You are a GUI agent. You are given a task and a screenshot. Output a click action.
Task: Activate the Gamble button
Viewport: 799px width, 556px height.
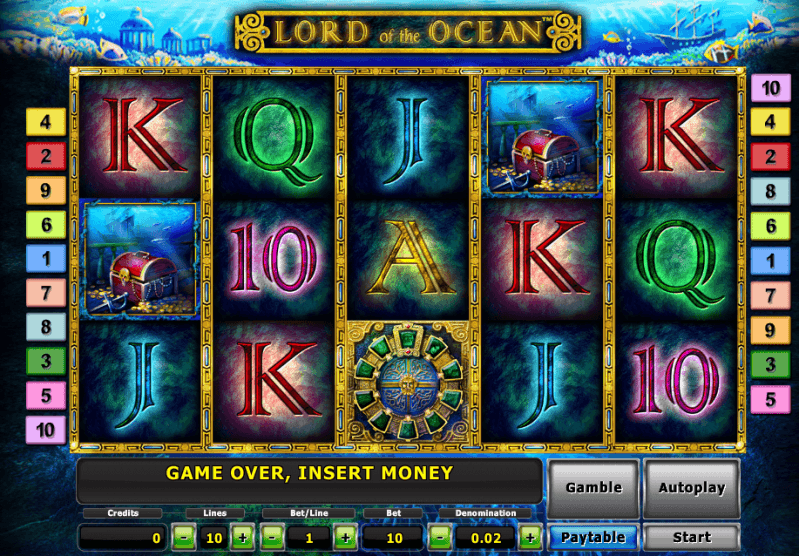pyautogui.click(x=593, y=489)
